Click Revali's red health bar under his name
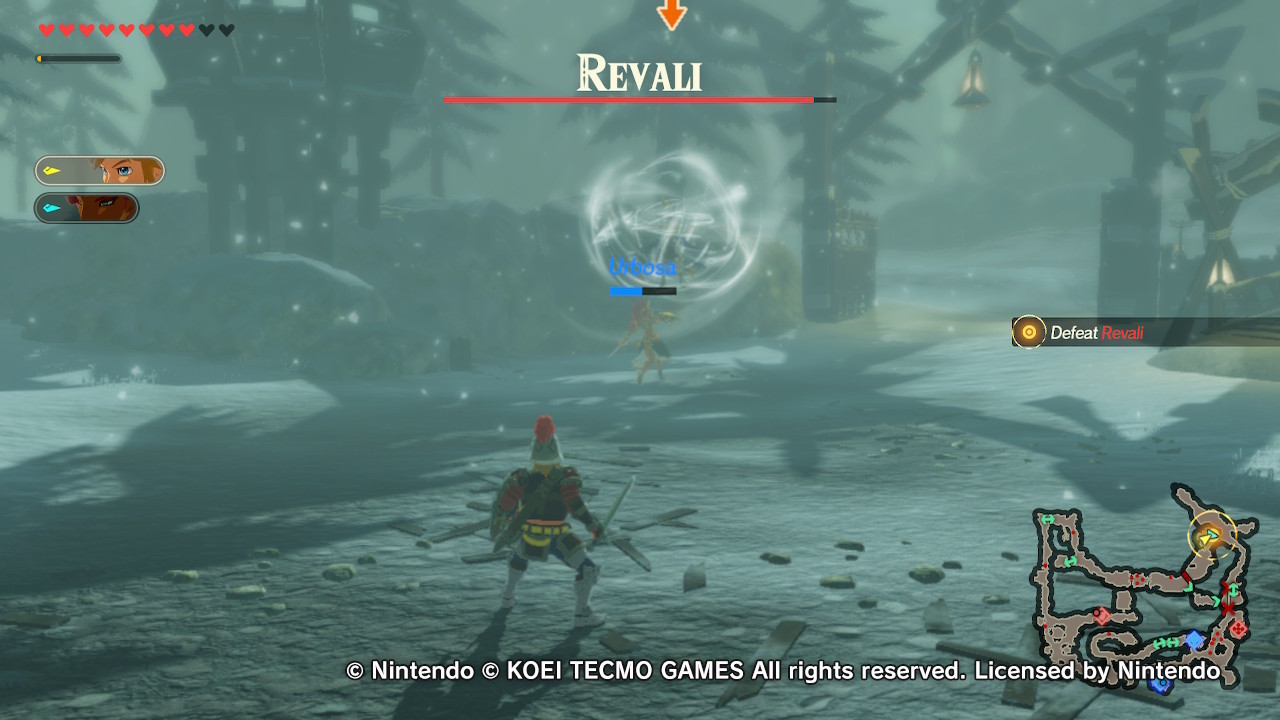 pos(630,100)
